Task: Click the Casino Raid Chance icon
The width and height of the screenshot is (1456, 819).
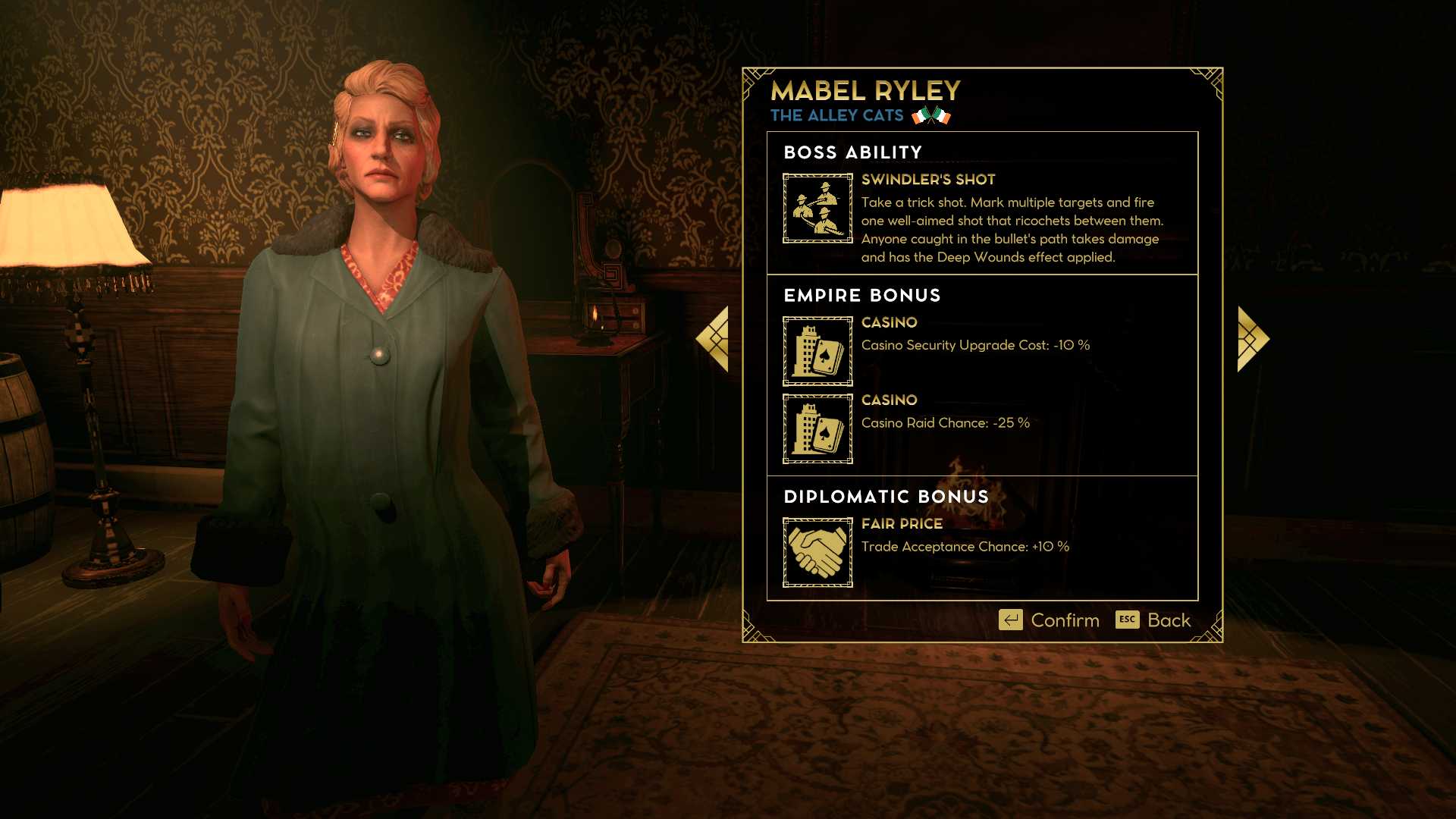Action: (817, 428)
